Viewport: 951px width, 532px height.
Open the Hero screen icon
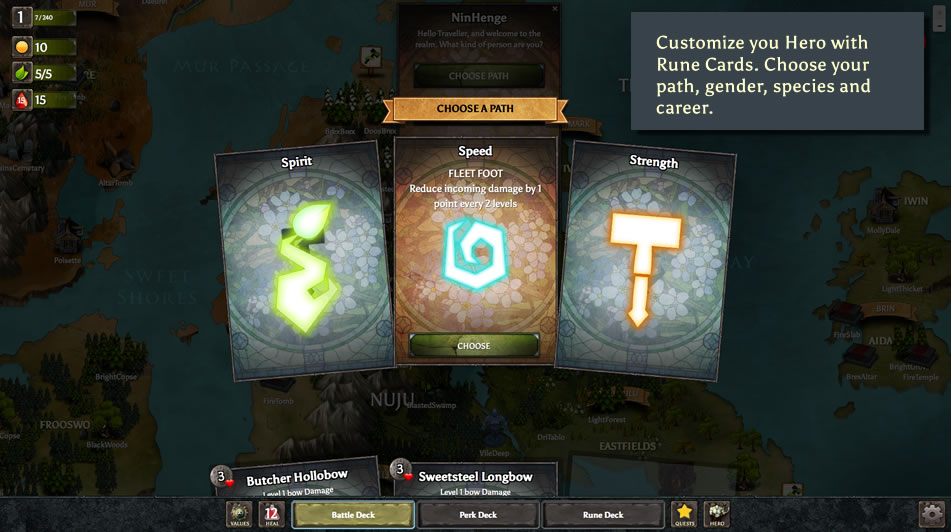tap(716, 514)
